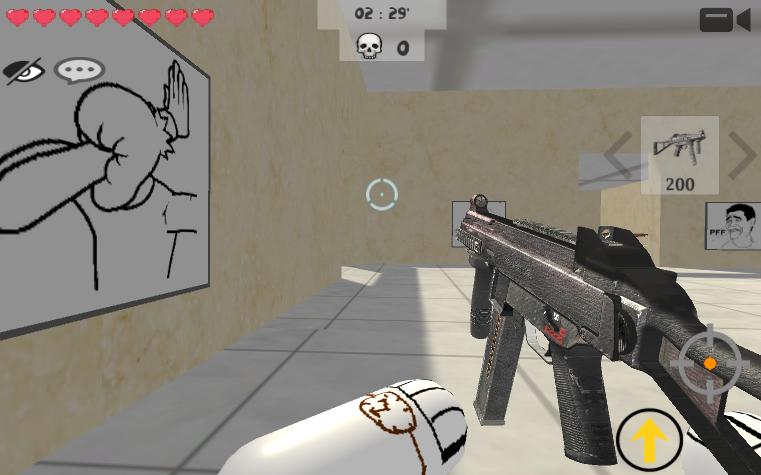Switch to the previous weapon arrow
The image size is (761, 475).
617,155
